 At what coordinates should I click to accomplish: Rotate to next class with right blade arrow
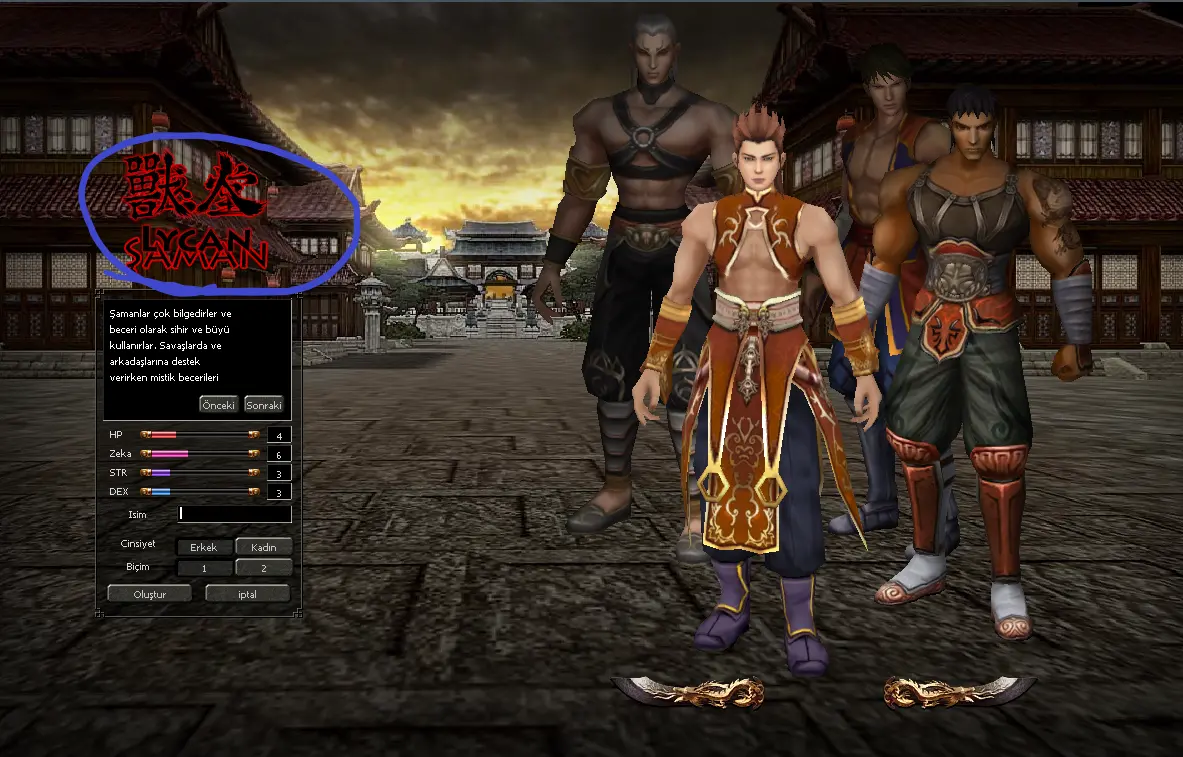tap(960, 691)
